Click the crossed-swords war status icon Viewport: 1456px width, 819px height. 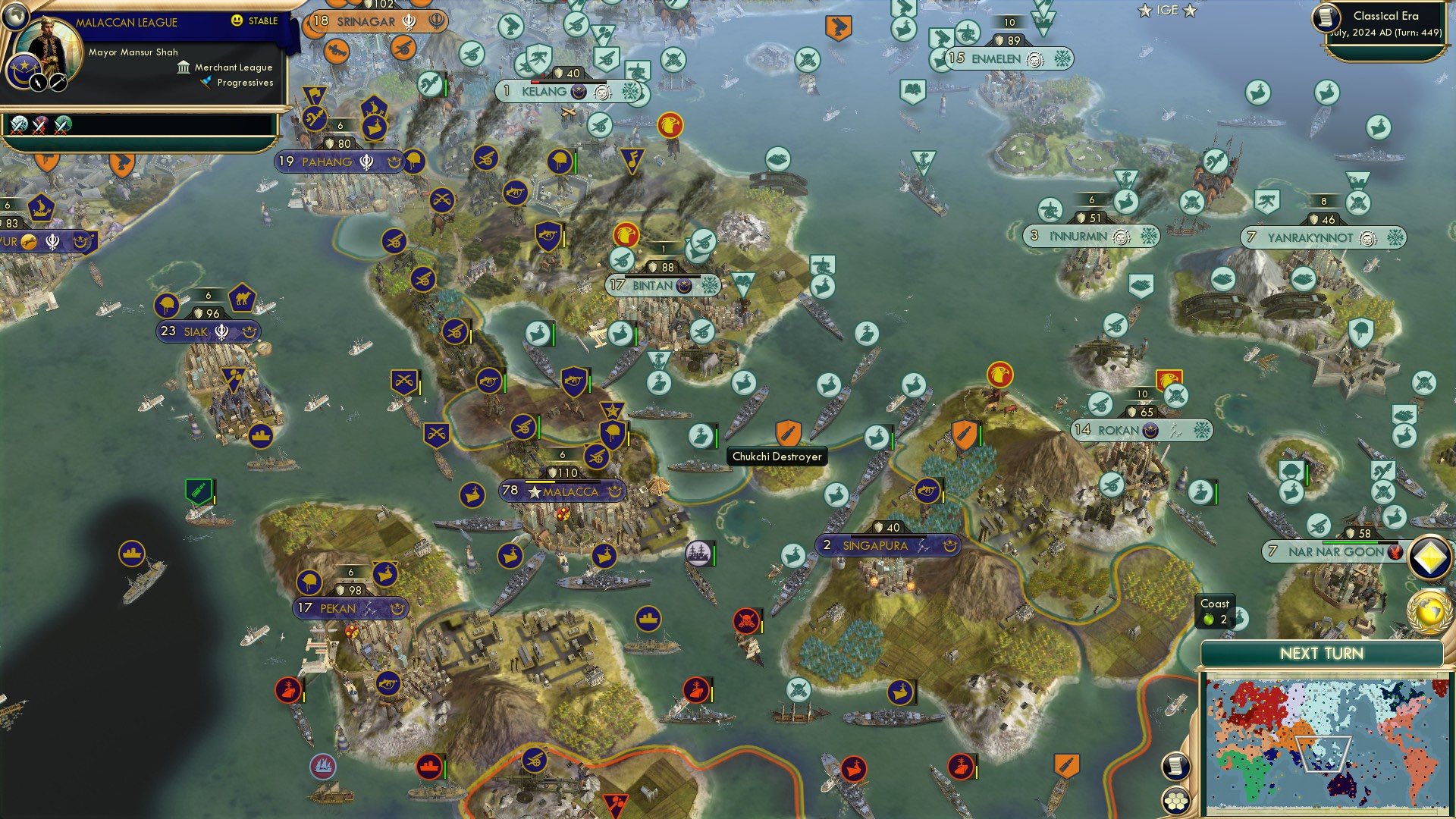click(x=19, y=127)
